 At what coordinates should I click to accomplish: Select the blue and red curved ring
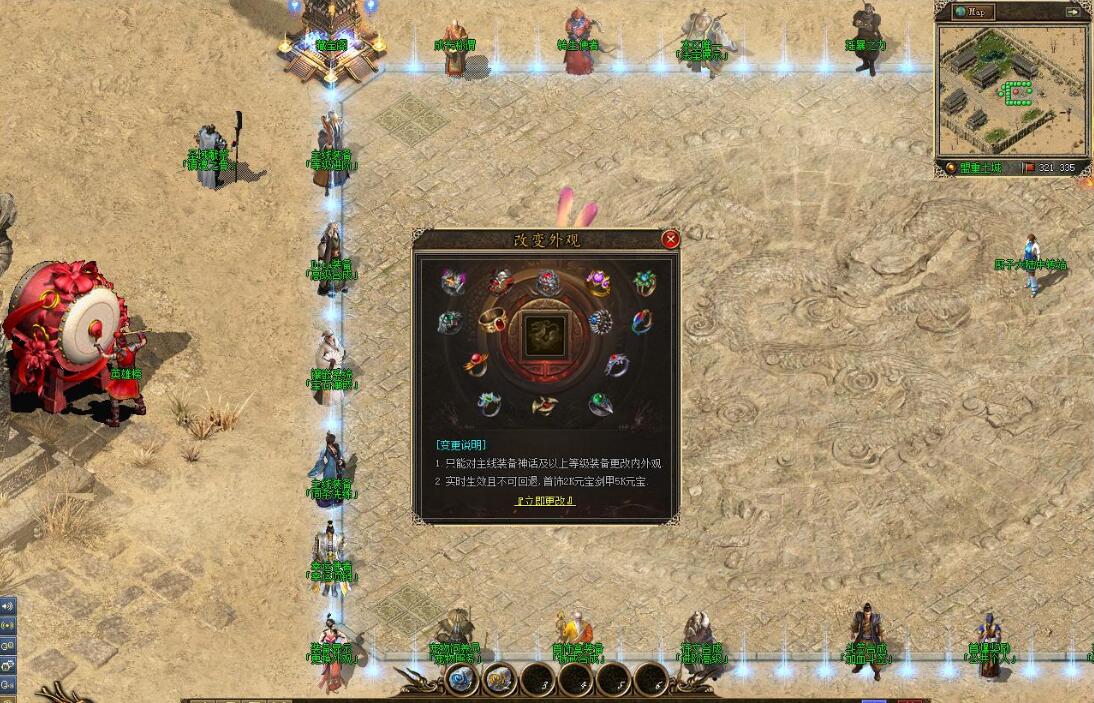pyautogui.click(x=642, y=321)
